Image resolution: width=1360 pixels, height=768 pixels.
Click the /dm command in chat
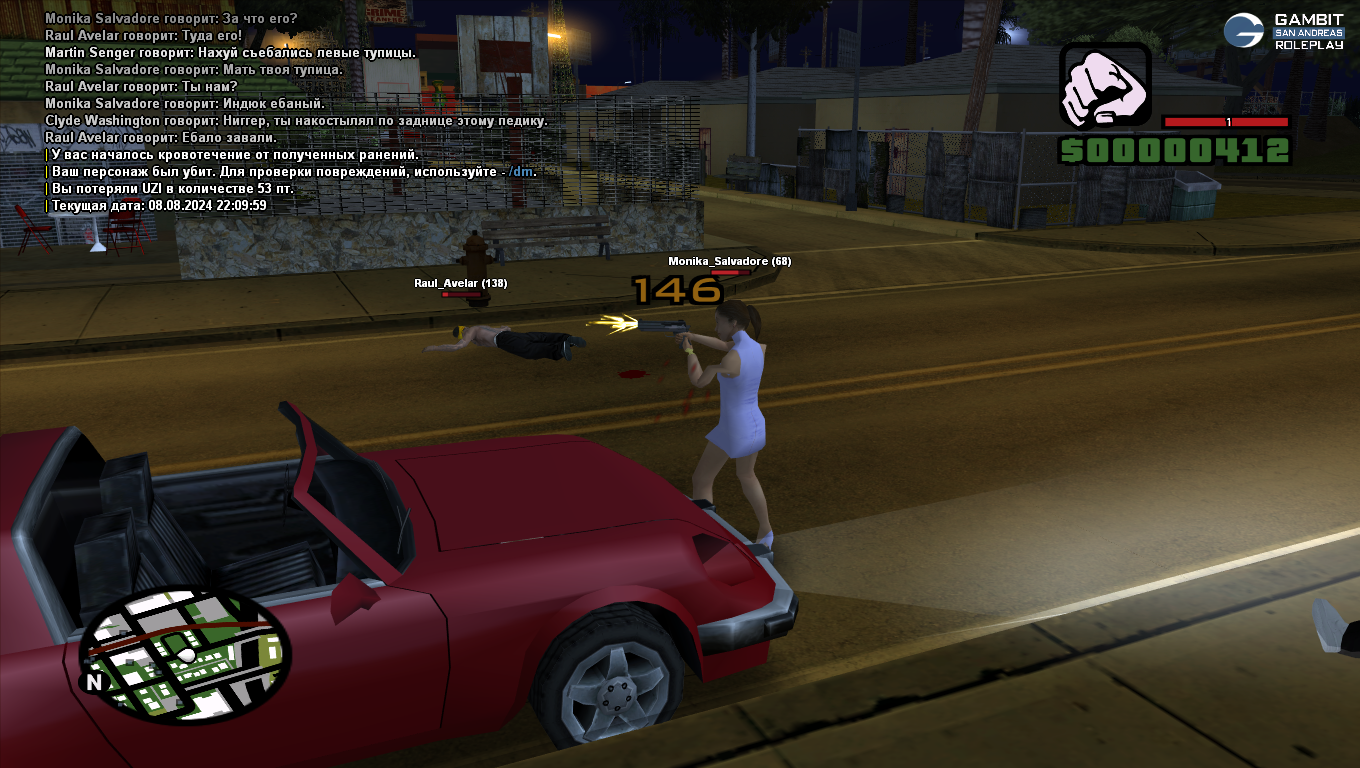coord(520,172)
